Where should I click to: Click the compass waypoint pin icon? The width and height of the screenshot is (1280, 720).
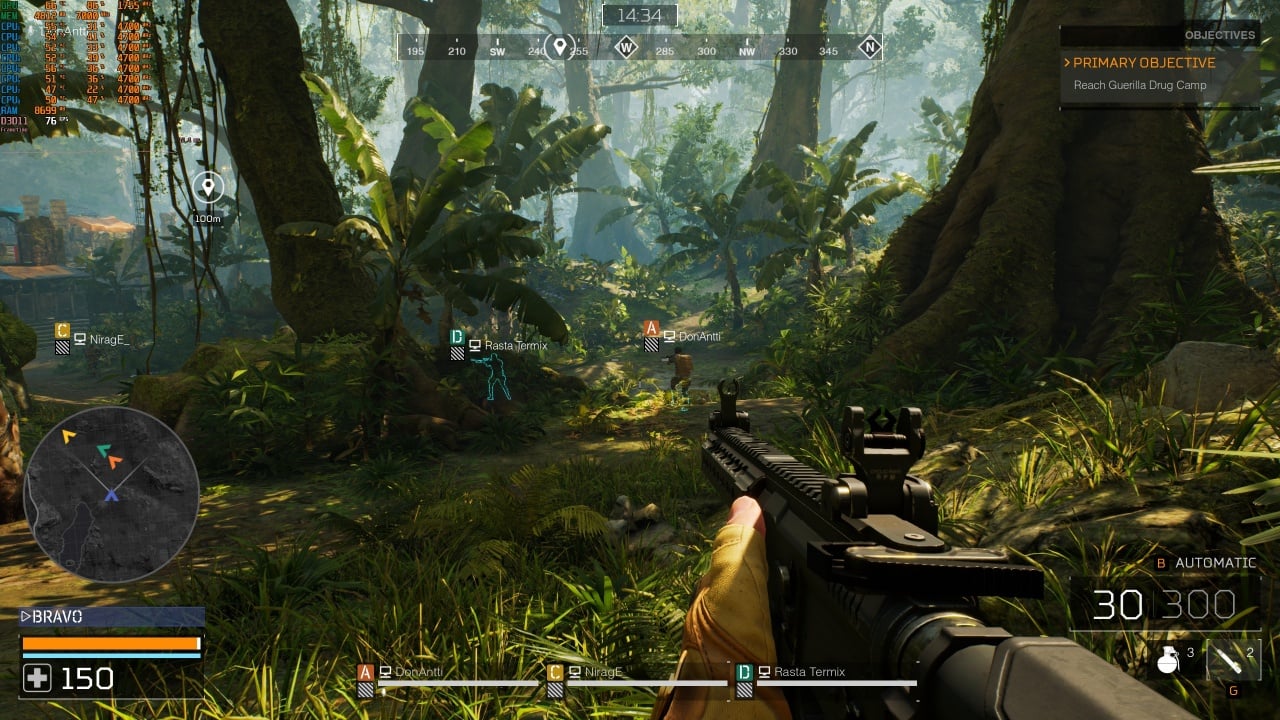tap(560, 46)
